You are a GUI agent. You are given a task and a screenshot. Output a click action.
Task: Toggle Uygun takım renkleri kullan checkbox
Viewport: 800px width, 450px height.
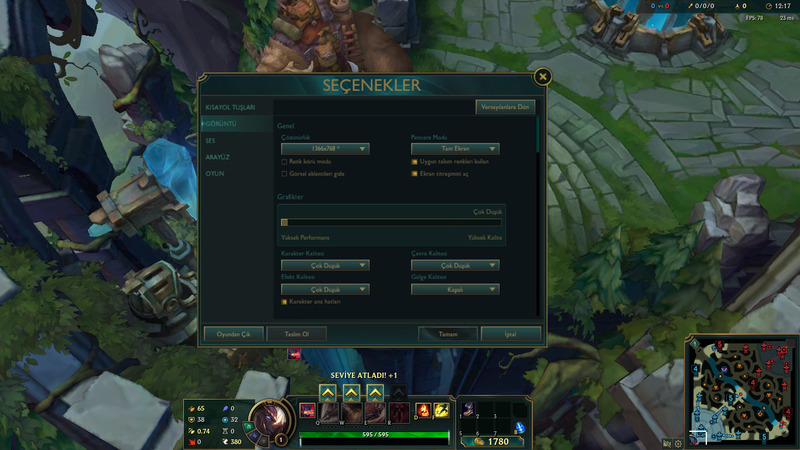tap(414, 161)
